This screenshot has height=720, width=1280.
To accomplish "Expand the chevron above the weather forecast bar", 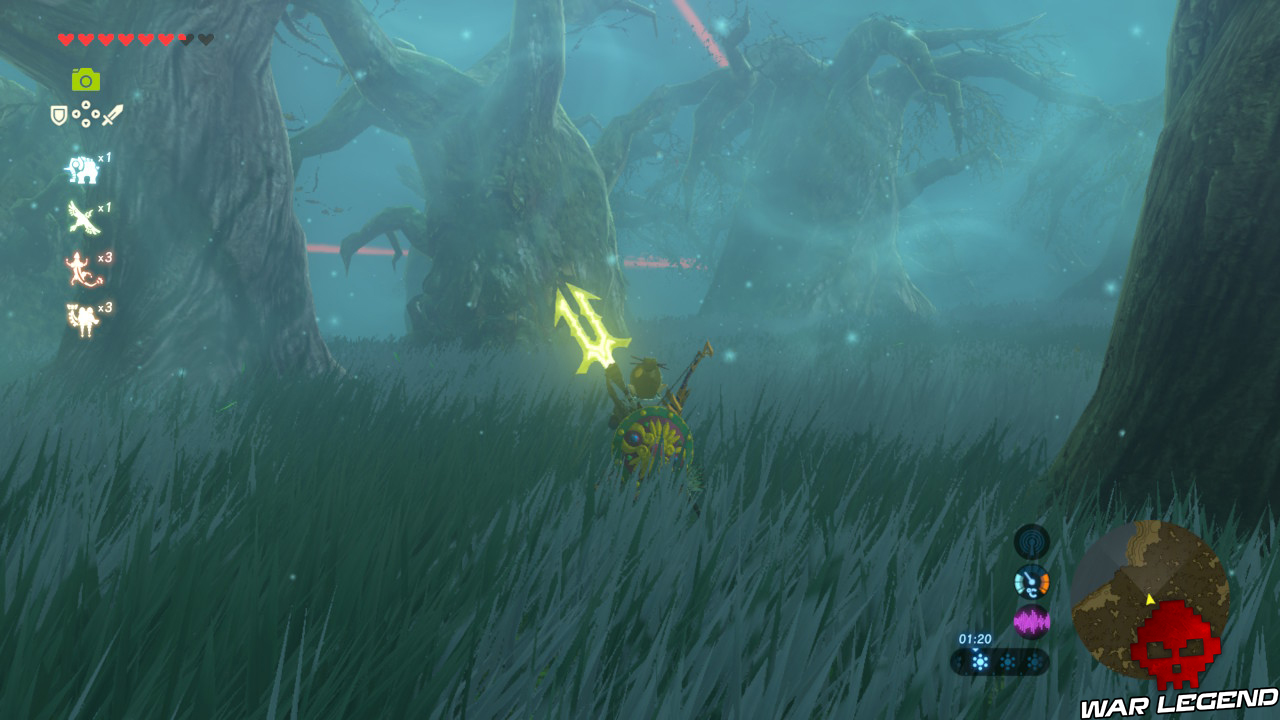I will [976, 650].
